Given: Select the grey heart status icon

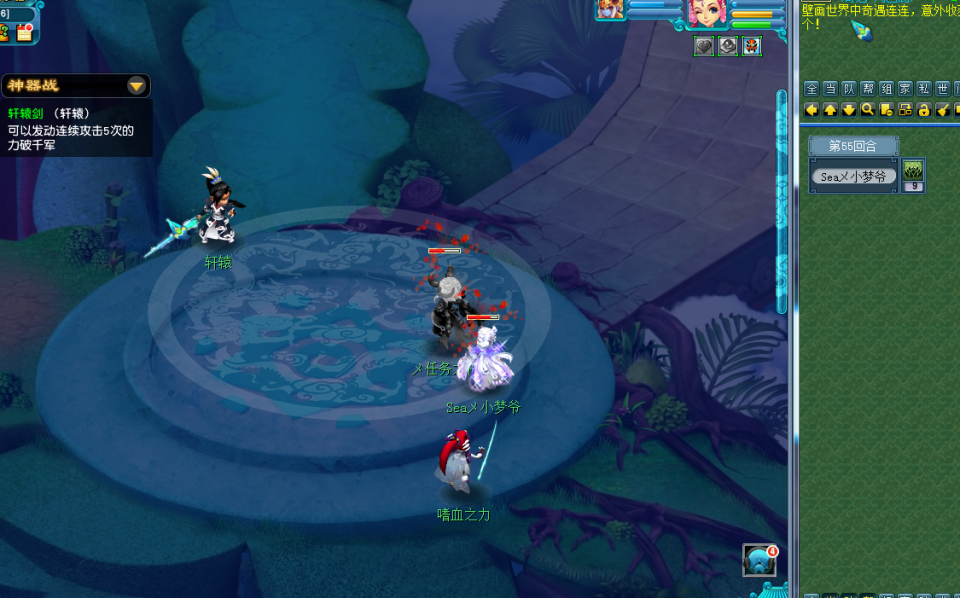Looking at the screenshot, I should pyautogui.click(x=704, y=46).
